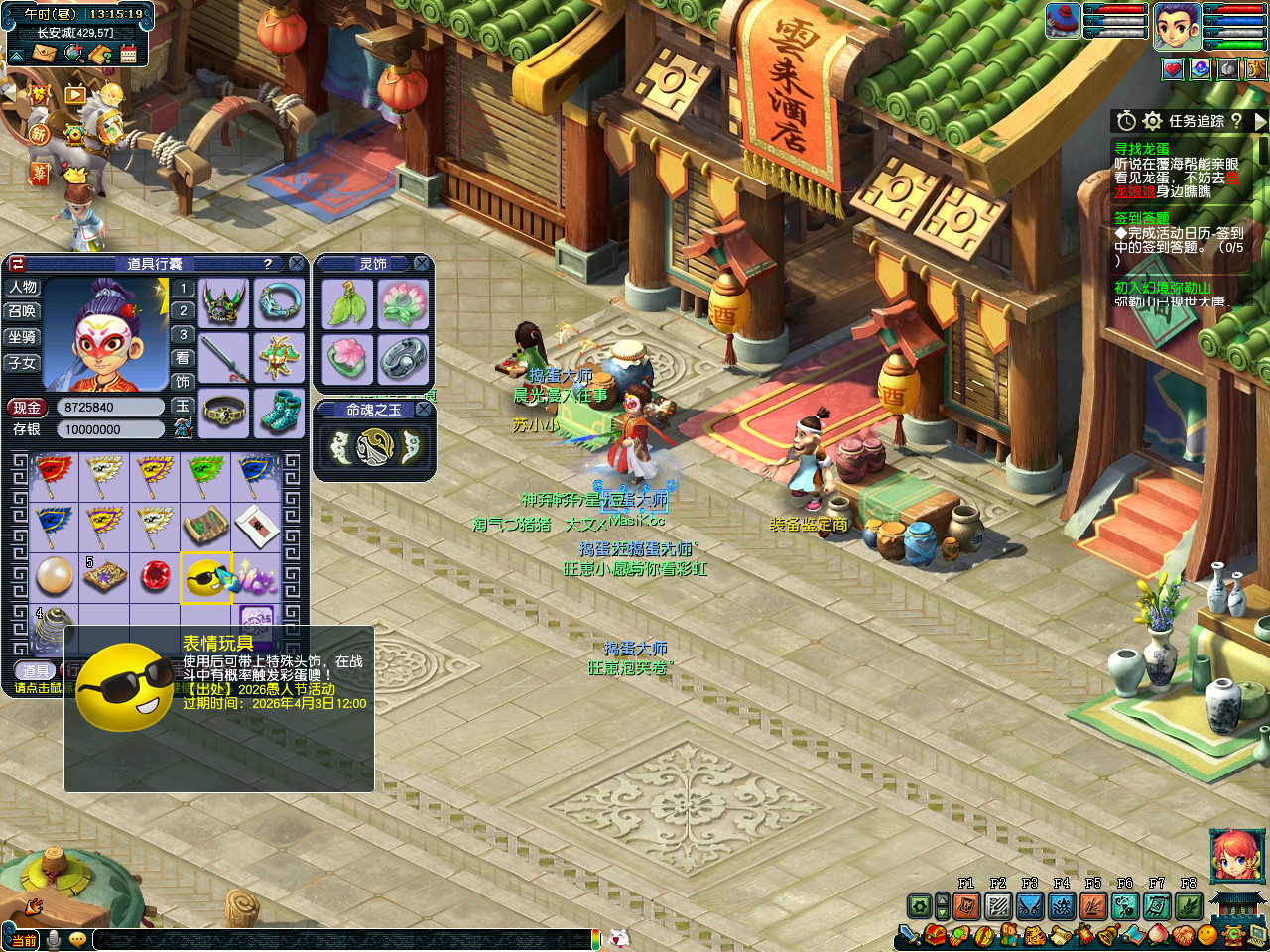Select the red gemstone in the bag

[155, 576]
